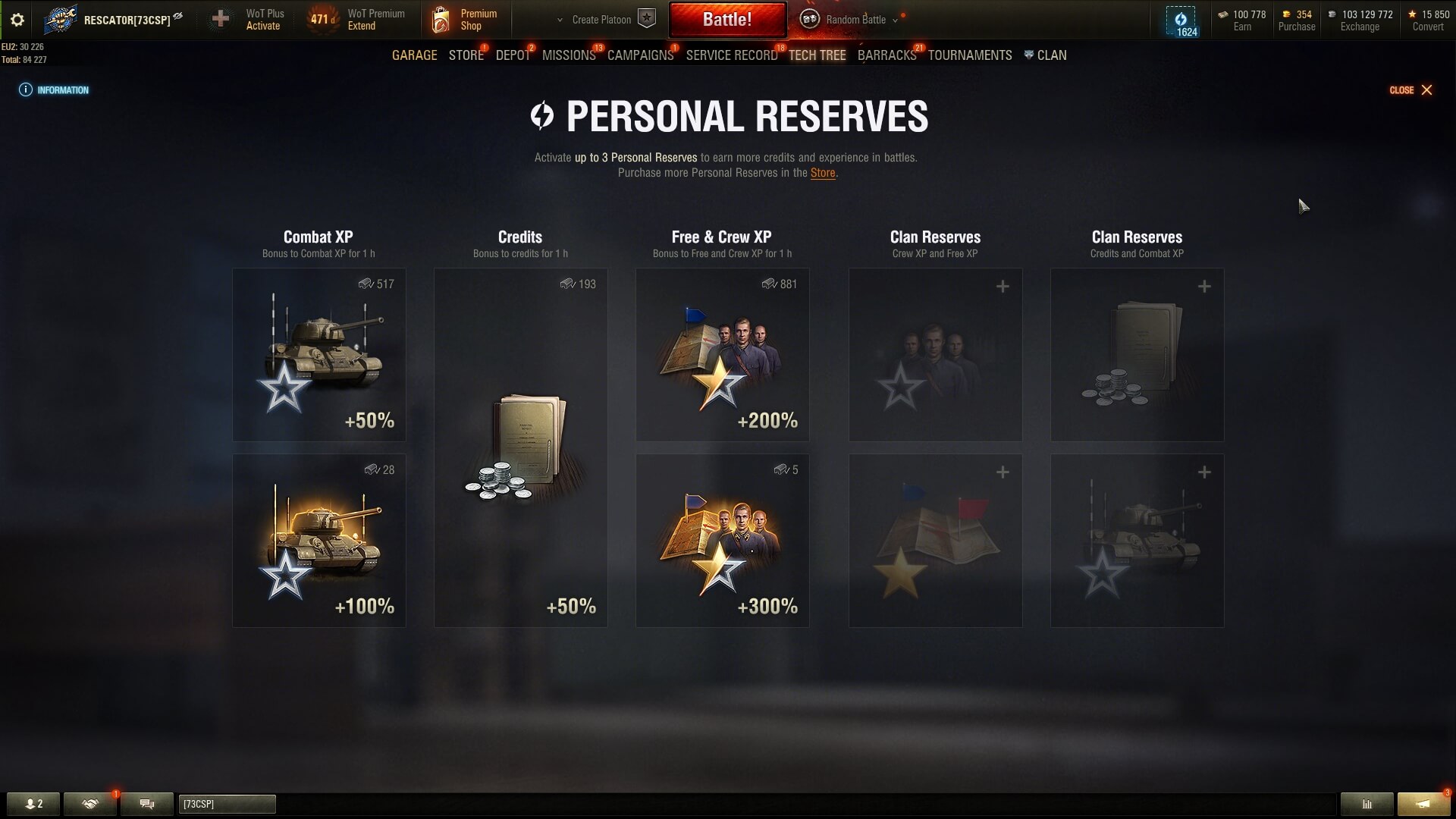Follow the Store link in description
The height and width of the screenshot is (819, 1456).
coord(822,173)
